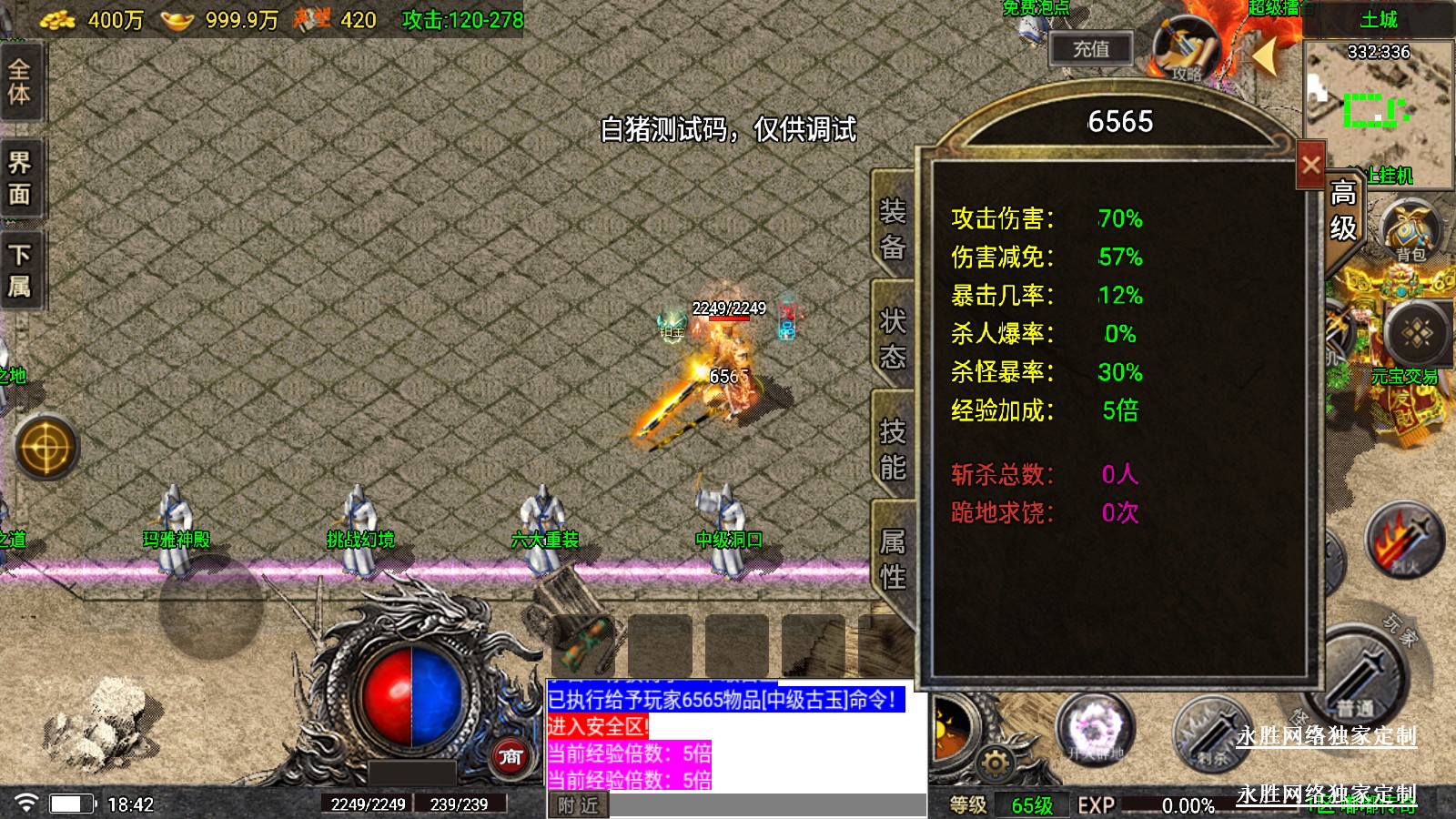The height and width of the screenshot is (819, 1456).
Task: Select the 技能 skills tab
Action: 892,449
